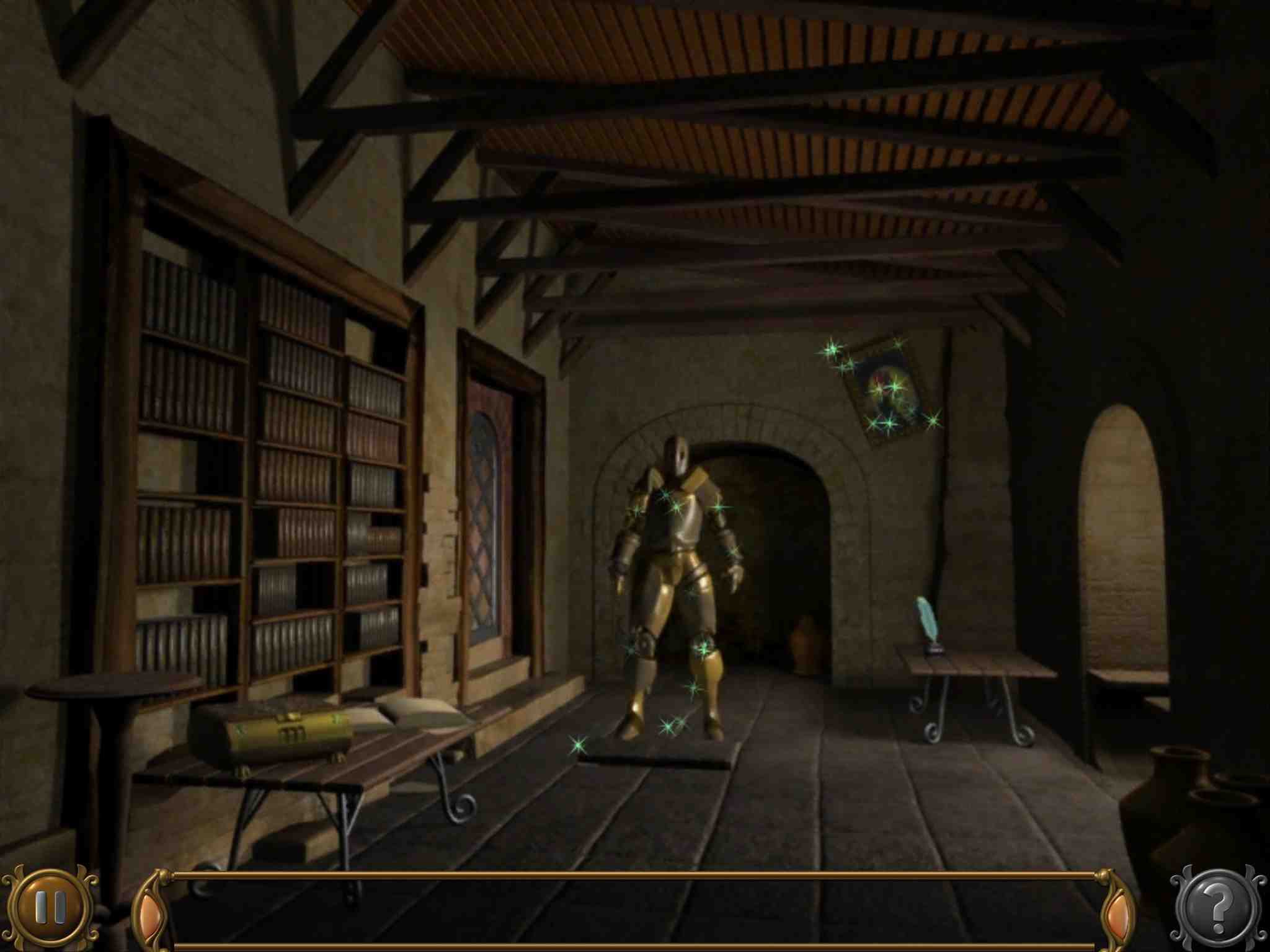Open the question mark hint button

(x=1218, y=909)
